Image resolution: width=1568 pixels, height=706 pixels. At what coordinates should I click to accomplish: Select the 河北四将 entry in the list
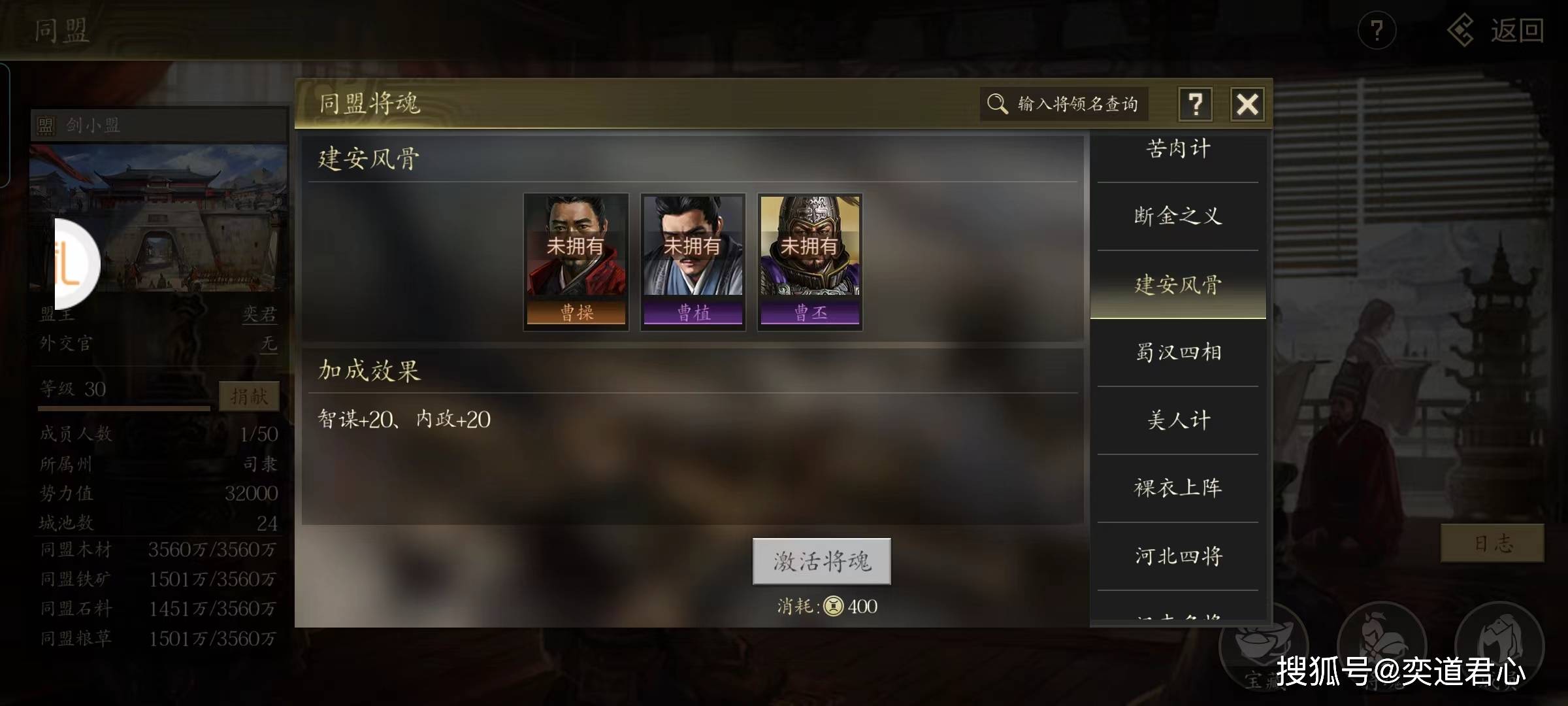click(1177, 556)
